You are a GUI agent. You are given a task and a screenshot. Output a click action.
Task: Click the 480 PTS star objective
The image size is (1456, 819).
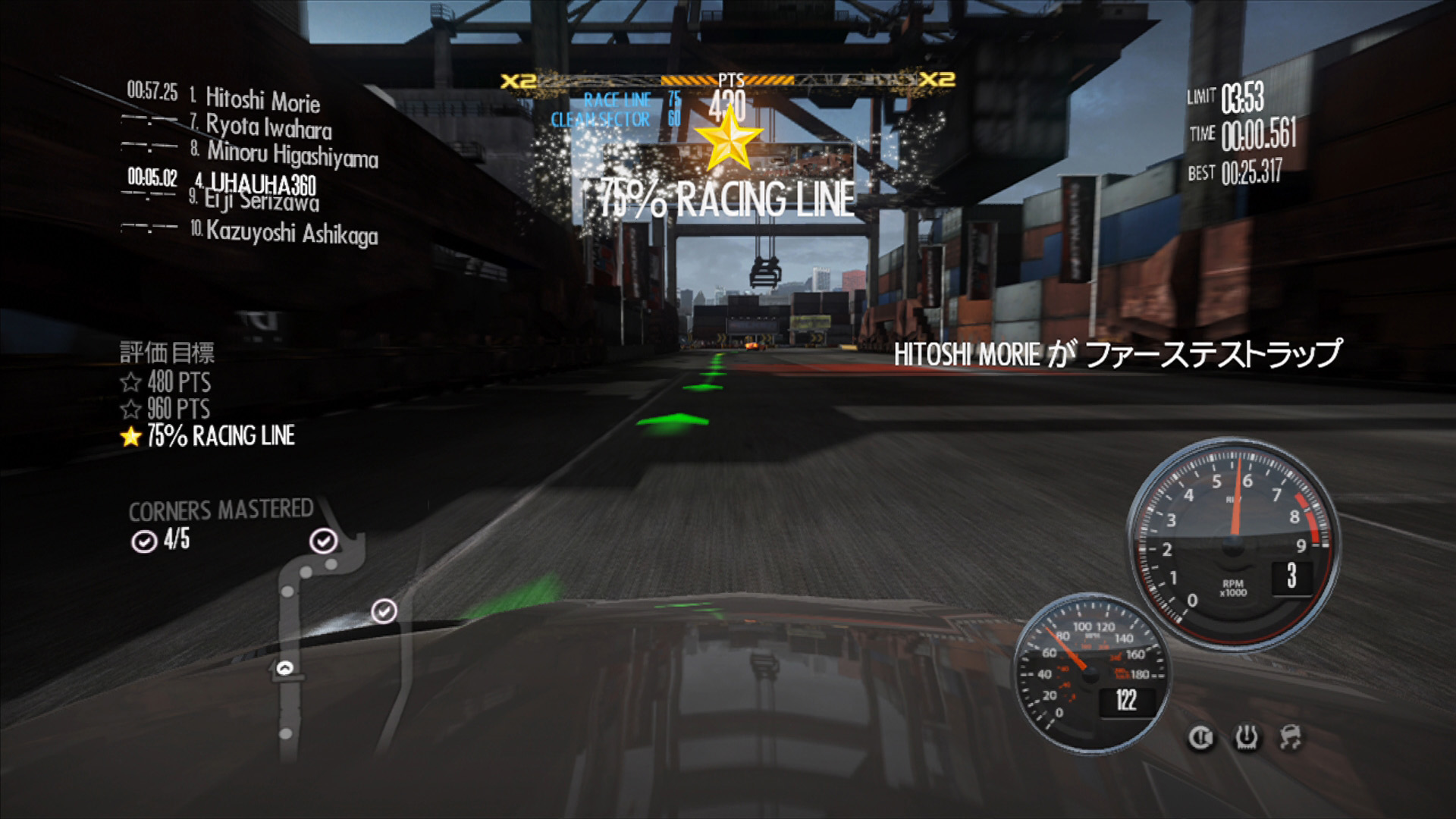[x=166, y=381]
